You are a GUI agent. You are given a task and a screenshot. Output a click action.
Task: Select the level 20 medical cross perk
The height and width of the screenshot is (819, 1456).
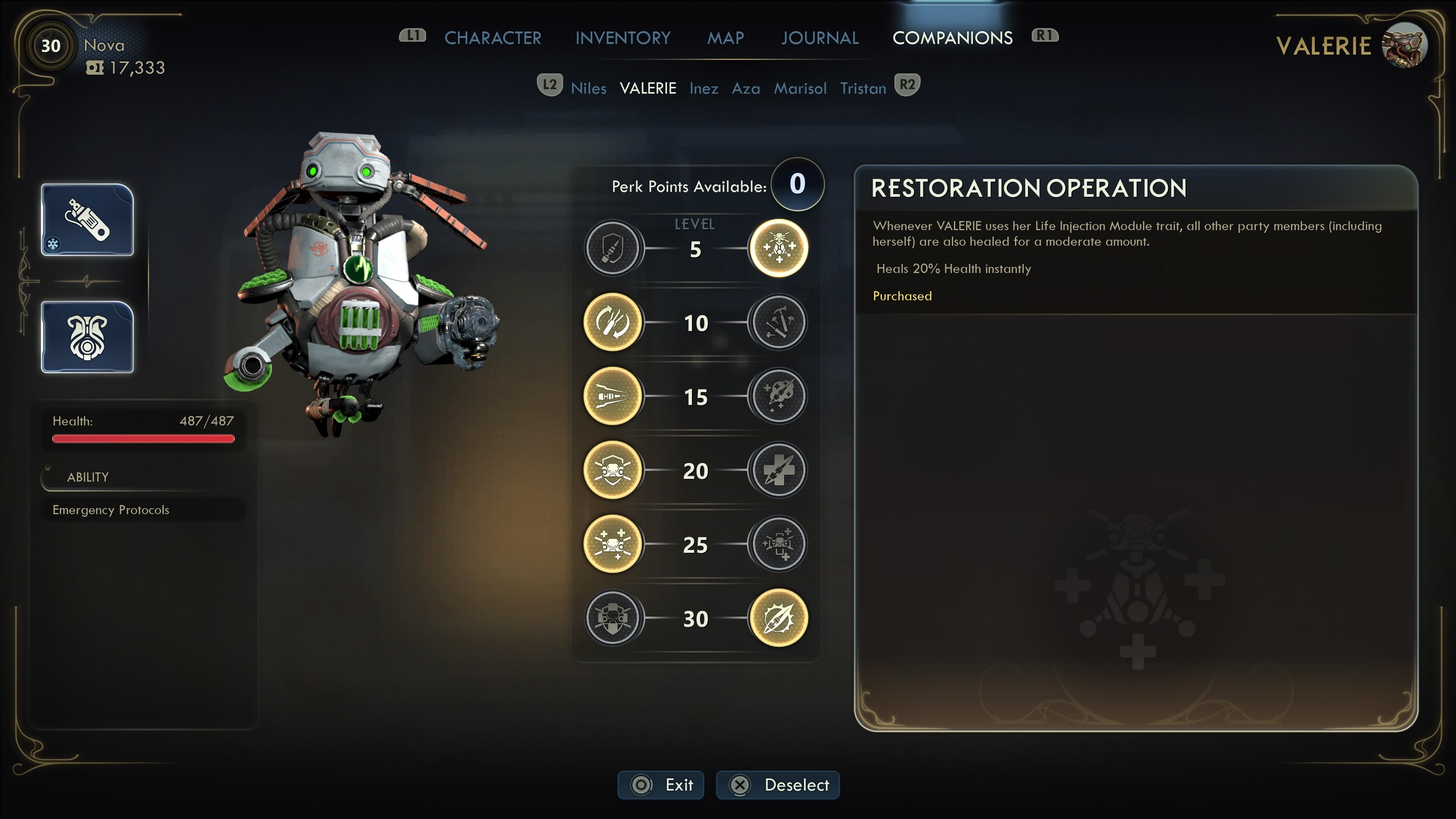(778, 470)
